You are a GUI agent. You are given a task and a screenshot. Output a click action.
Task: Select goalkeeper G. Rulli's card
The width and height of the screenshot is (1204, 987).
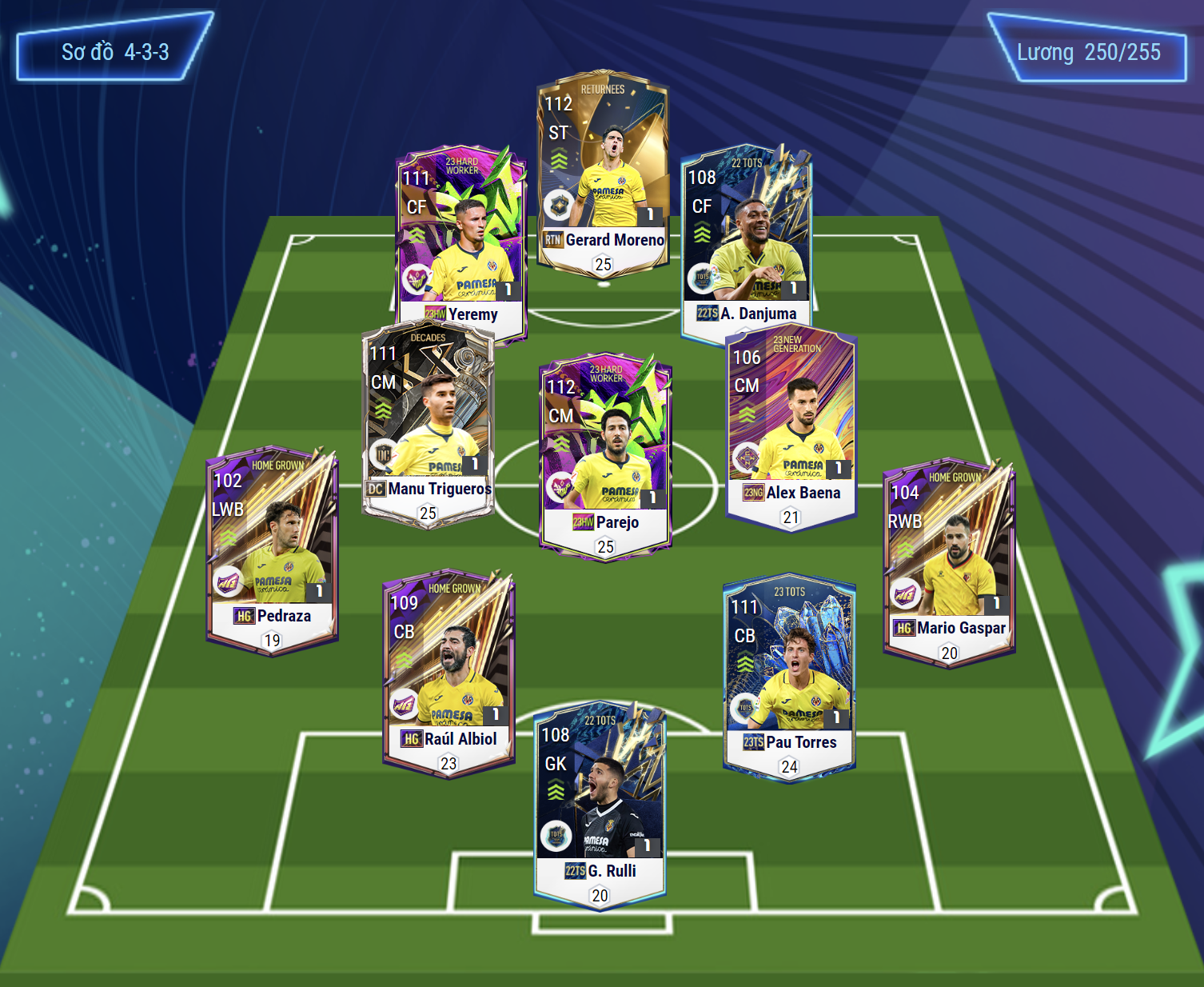[x=600, y=804]
